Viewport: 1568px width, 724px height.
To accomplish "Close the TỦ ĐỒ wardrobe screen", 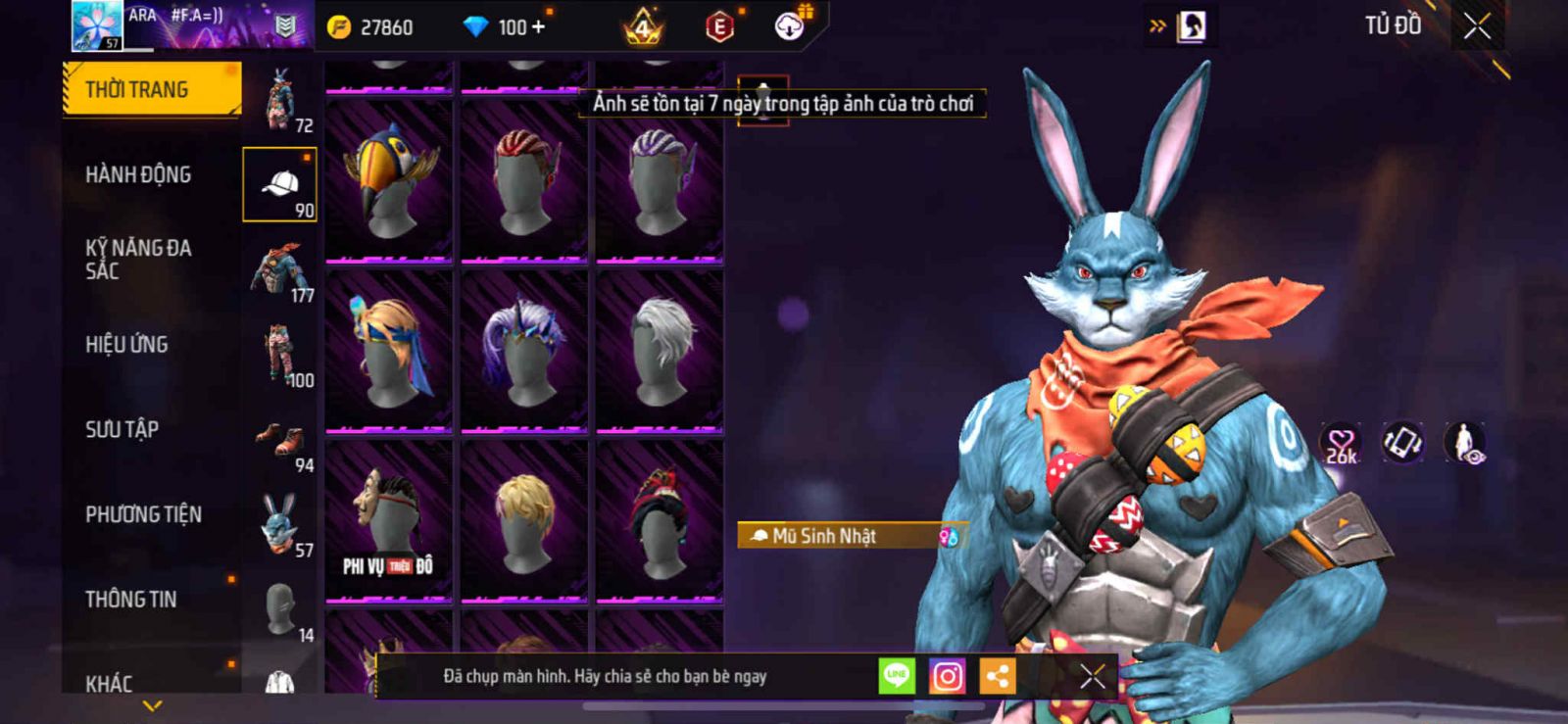I will 1477,26.
